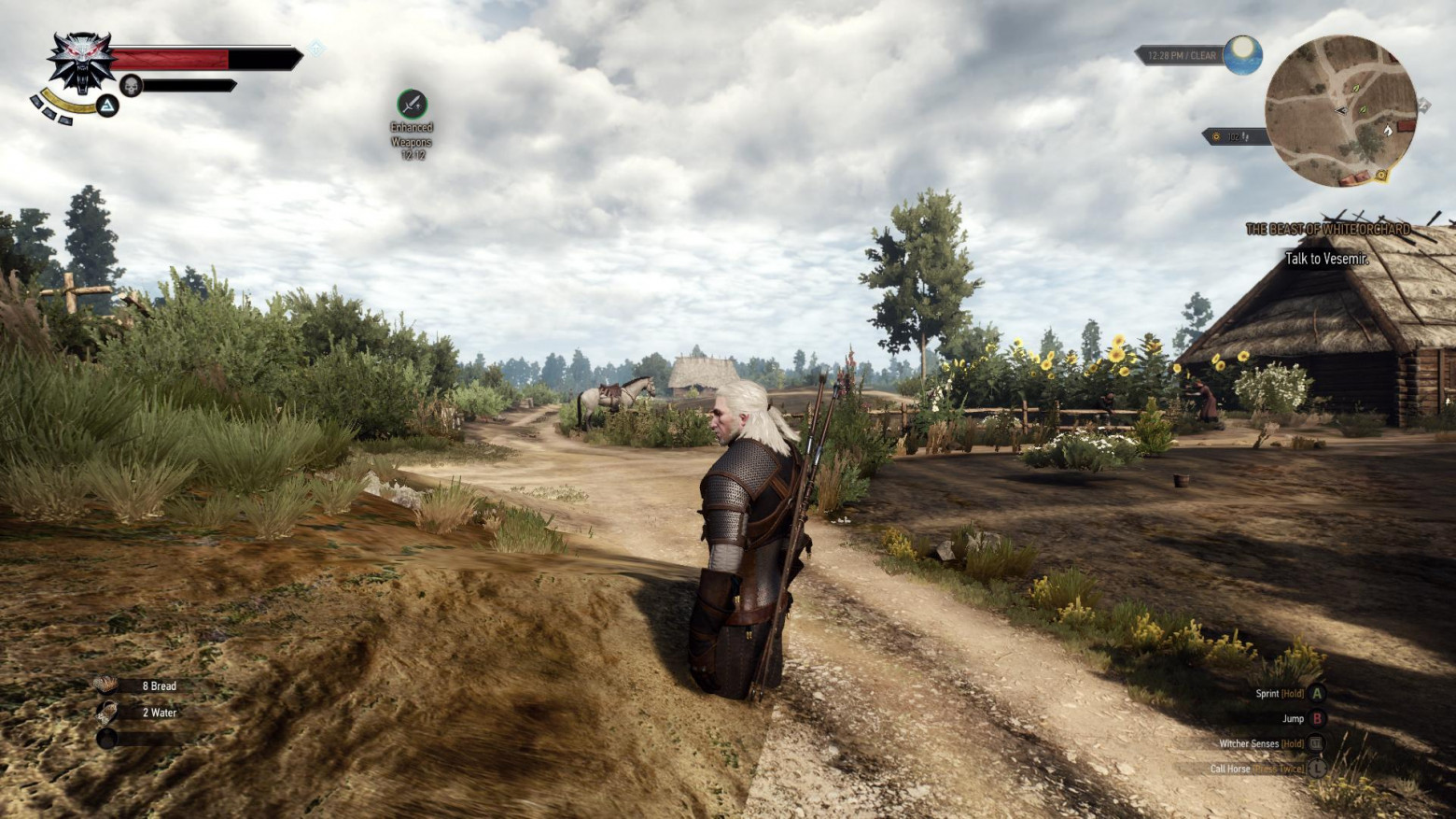
Task: Click the sun weather icon
Action: click(1243, 55)
